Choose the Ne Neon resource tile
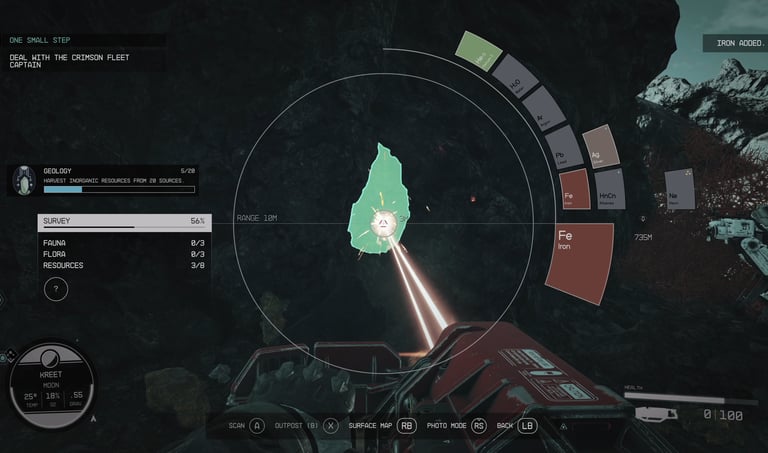 [679, 189]
